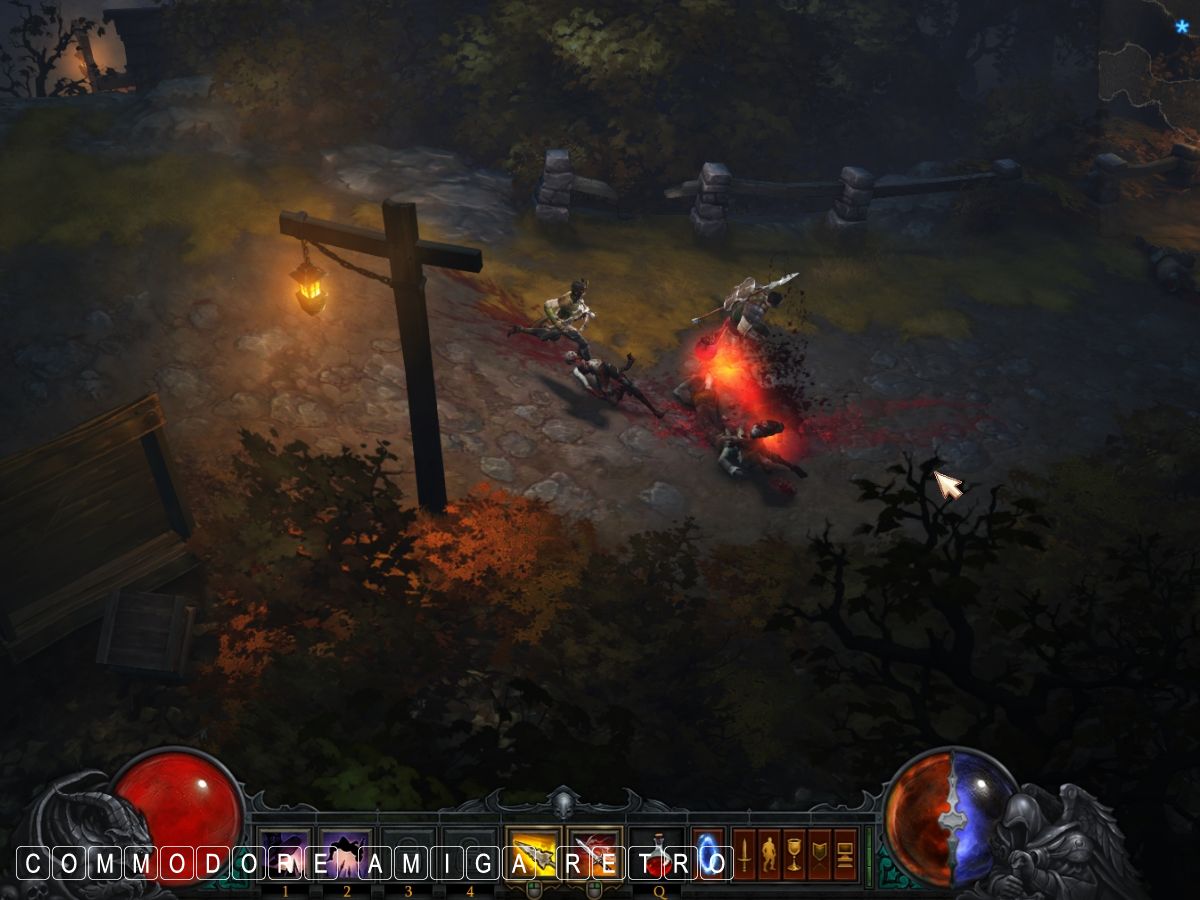The height and width of the screenshot is (900, 1200).
Task: Click the golden chalice menu button
Action: (x=795, y=855)
